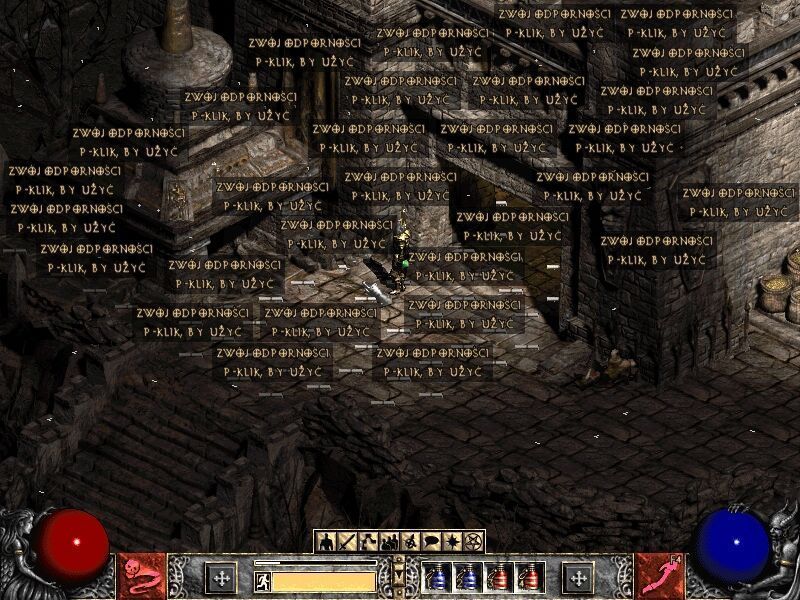Toggle the automap from the mini panel
Viewport: 800px width, 600px height.
coord(410,541)
